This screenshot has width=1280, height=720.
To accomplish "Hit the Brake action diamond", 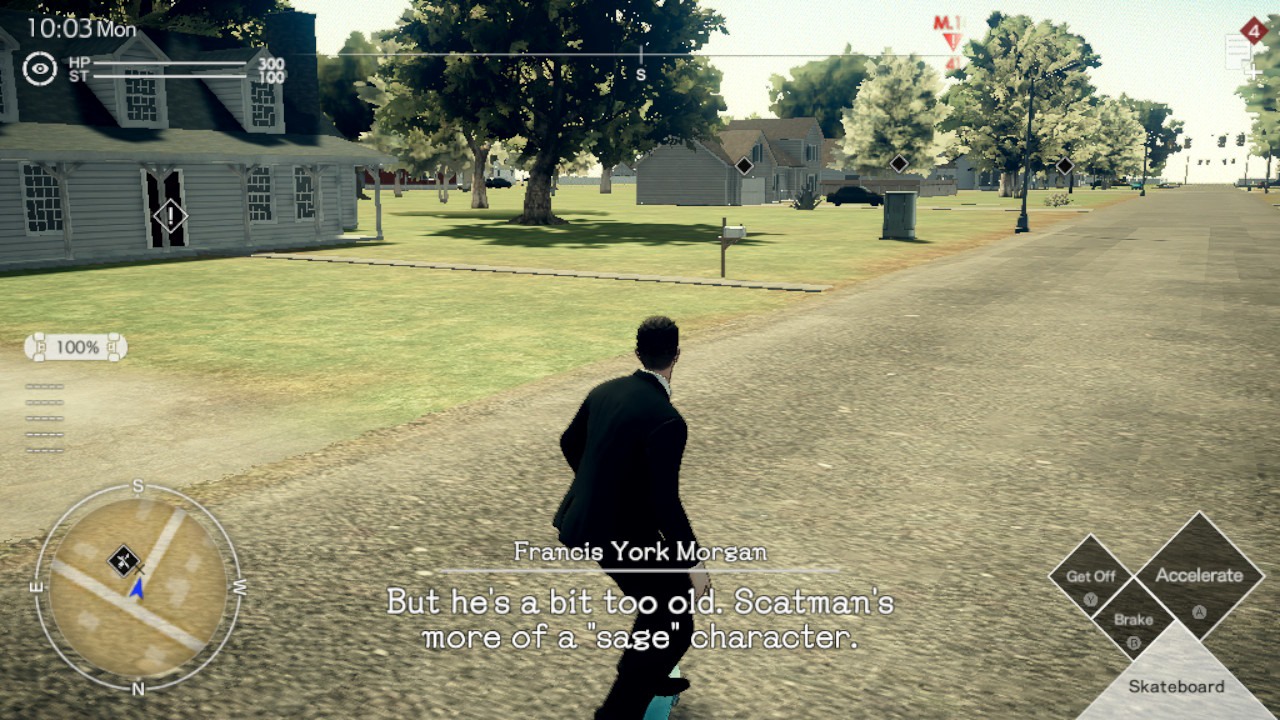I will [1133, 622].
